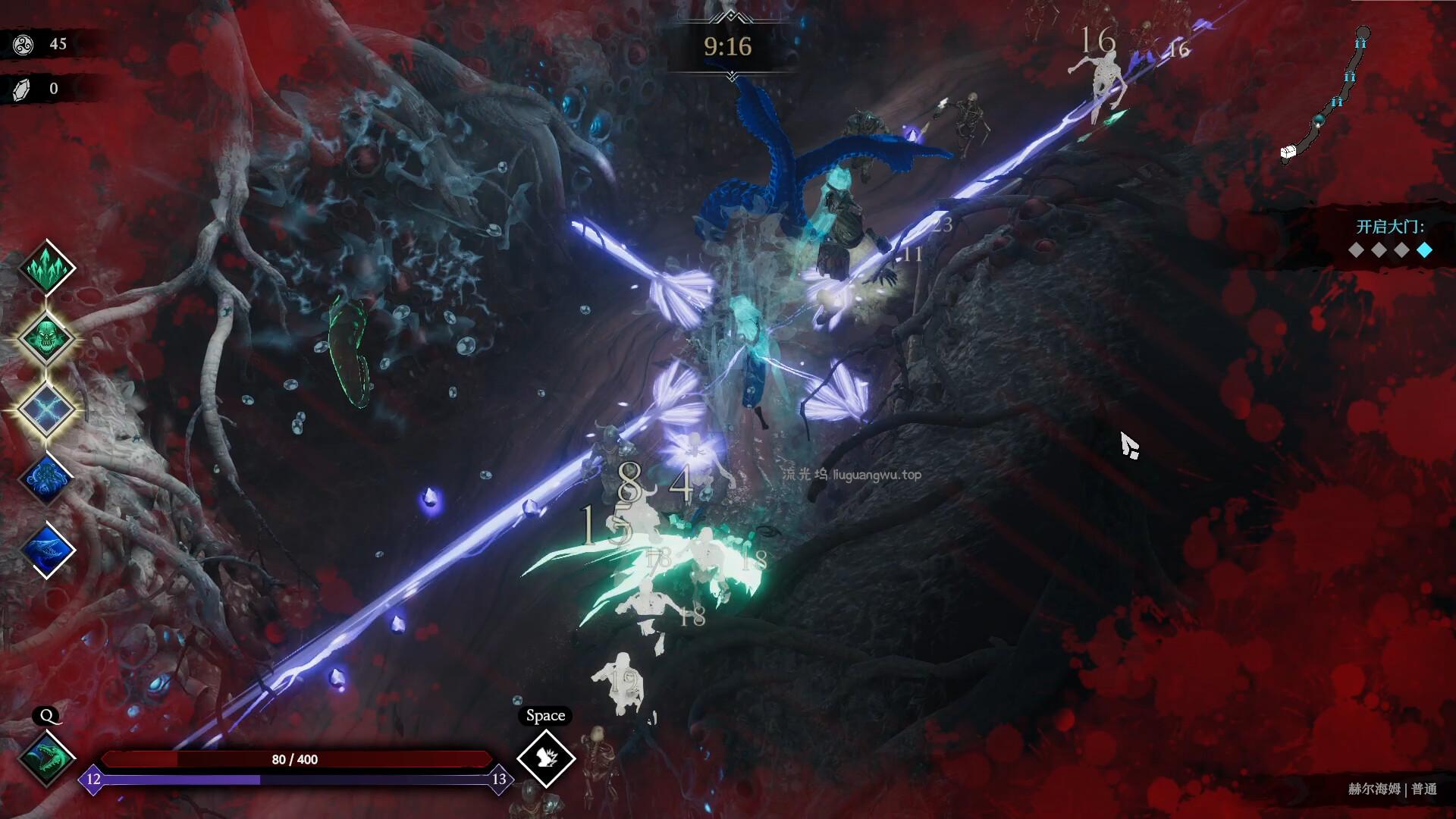Activate the green skull ability
This screenshot has height=819, width=1456.
click(x=47, y=337)
